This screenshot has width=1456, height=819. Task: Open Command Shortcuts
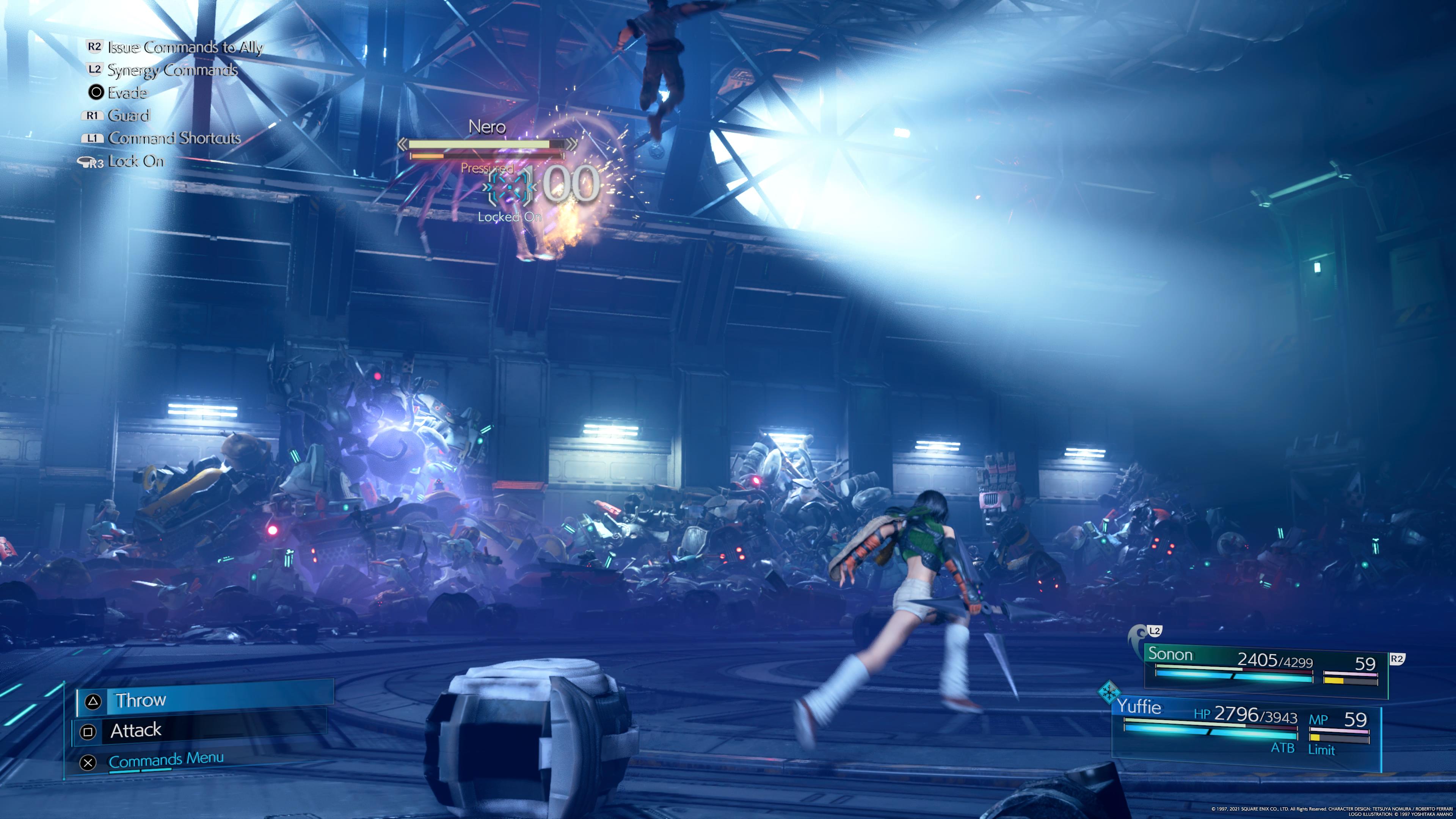(174, 138)
